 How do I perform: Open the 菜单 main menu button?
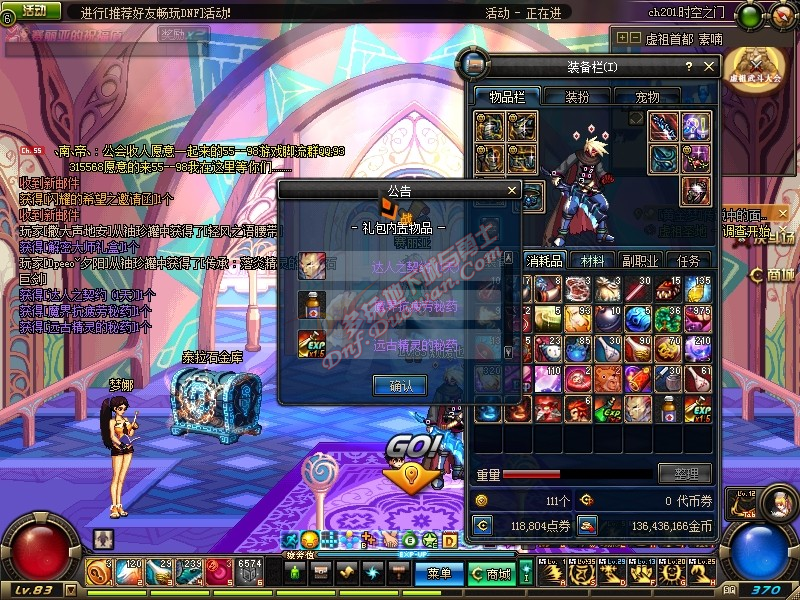pyautogui.click(x=438, y=573)
